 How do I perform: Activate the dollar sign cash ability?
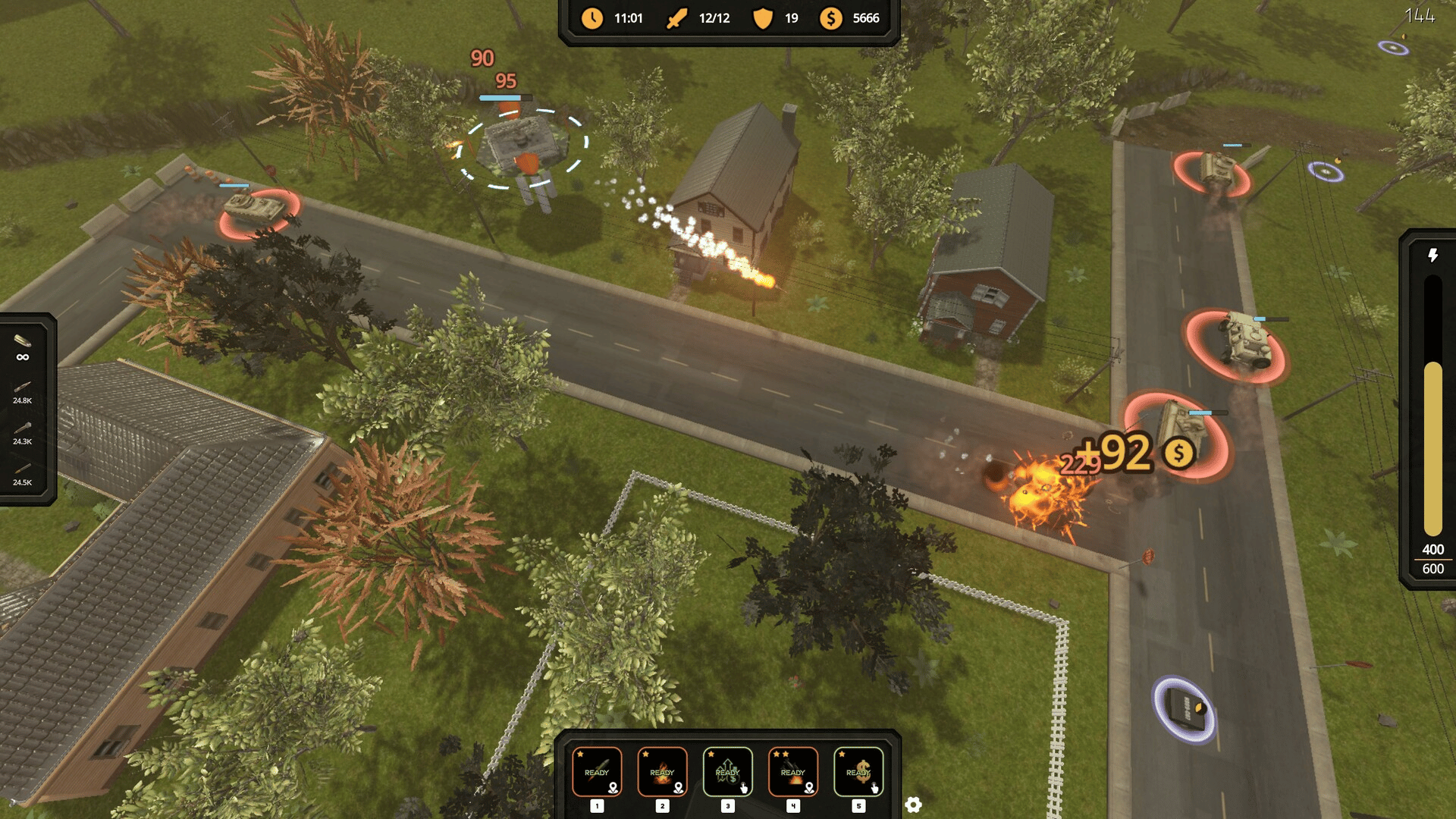(x=858, y=772)
